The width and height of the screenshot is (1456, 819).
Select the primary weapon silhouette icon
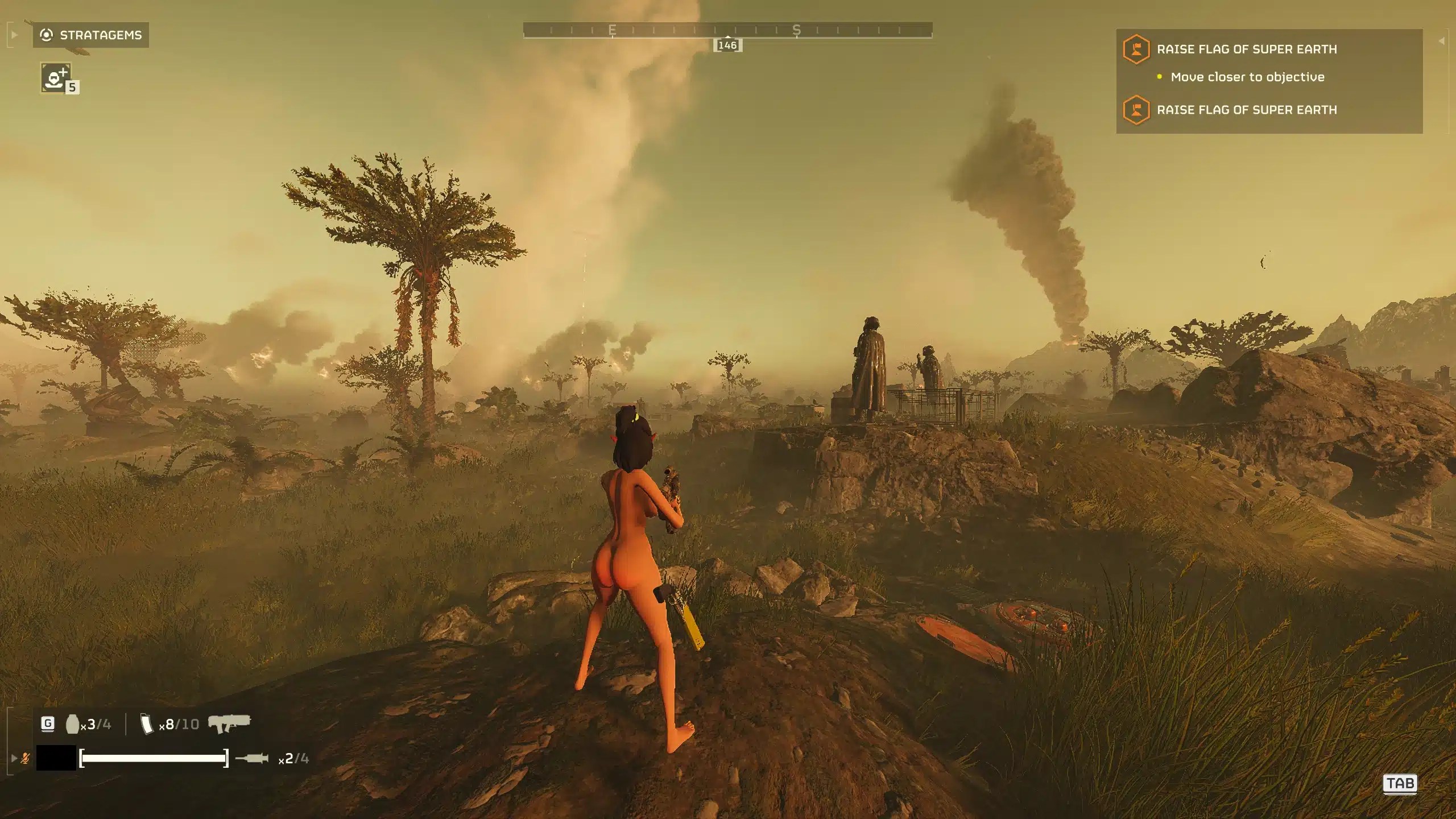(229, 723)
